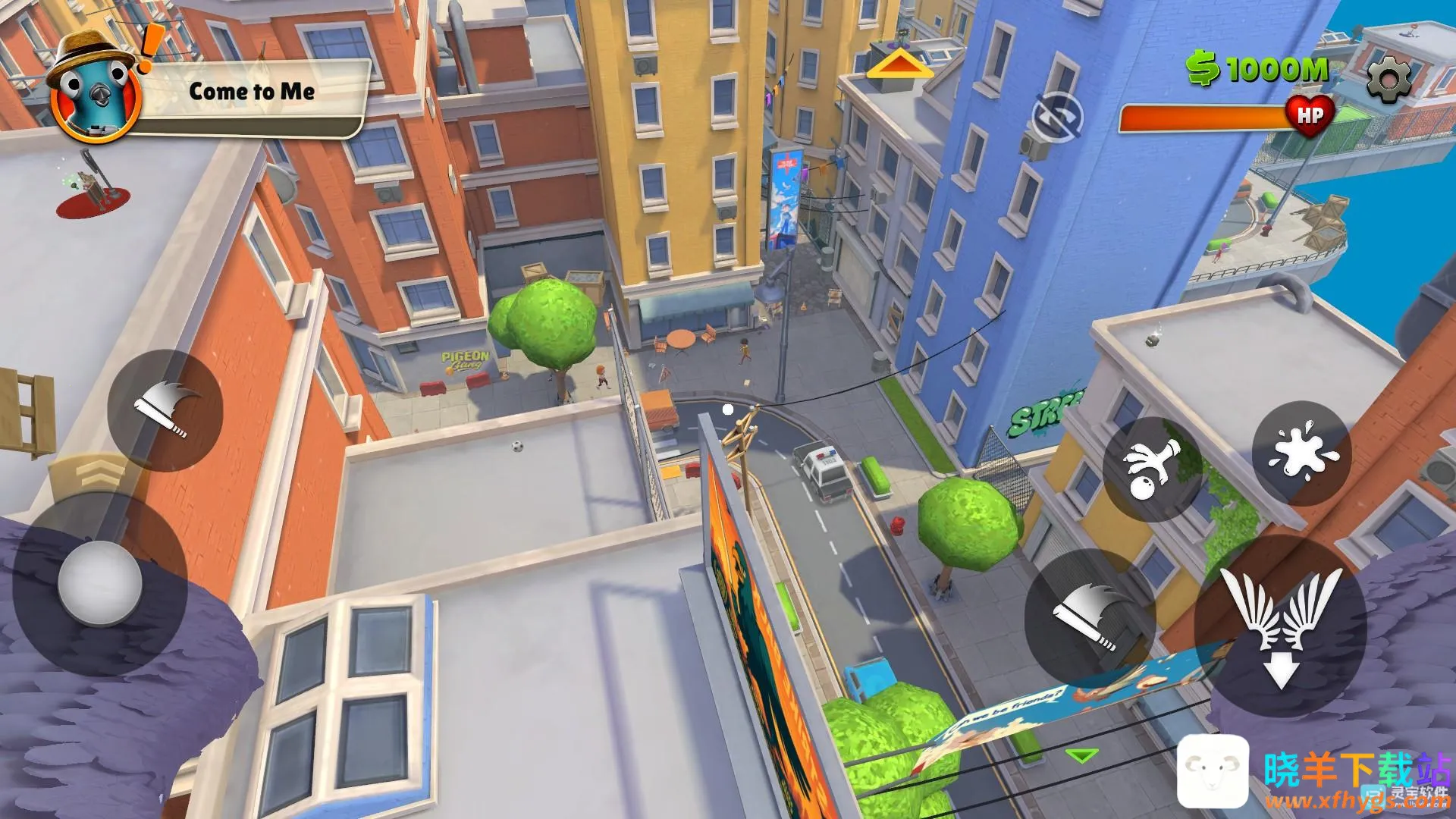Flap using the wing button above the joystick
The image size is (1456, 819).
coord(165,410)
